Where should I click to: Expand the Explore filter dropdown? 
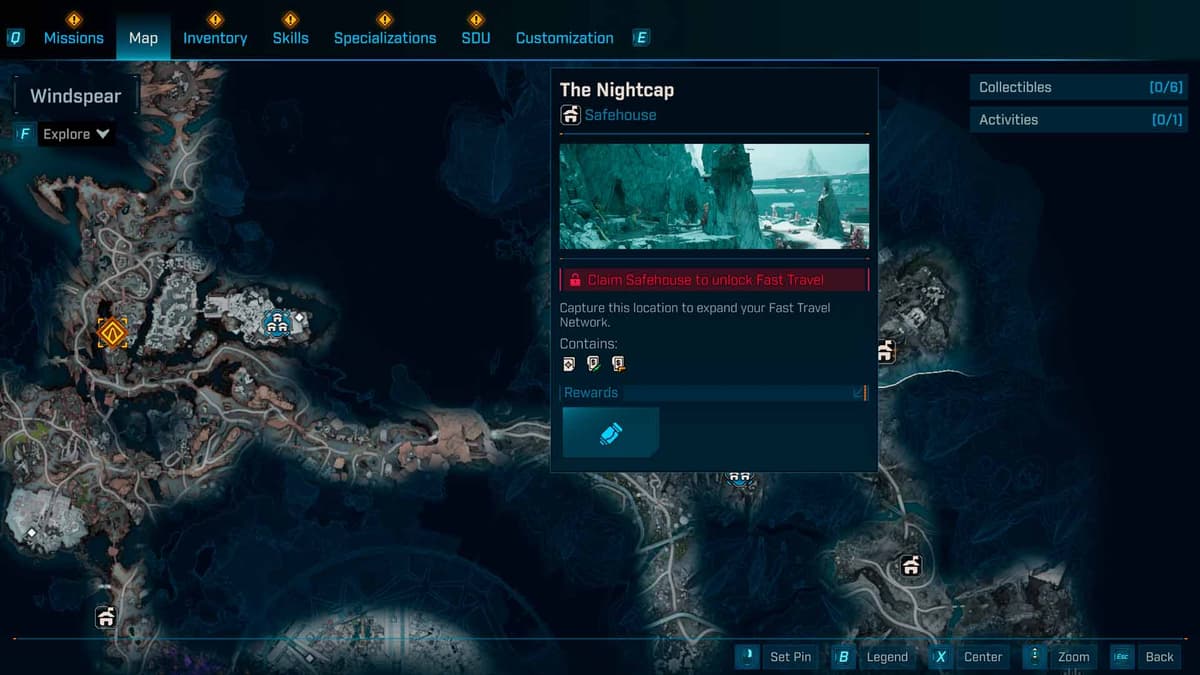coord(76,134)
